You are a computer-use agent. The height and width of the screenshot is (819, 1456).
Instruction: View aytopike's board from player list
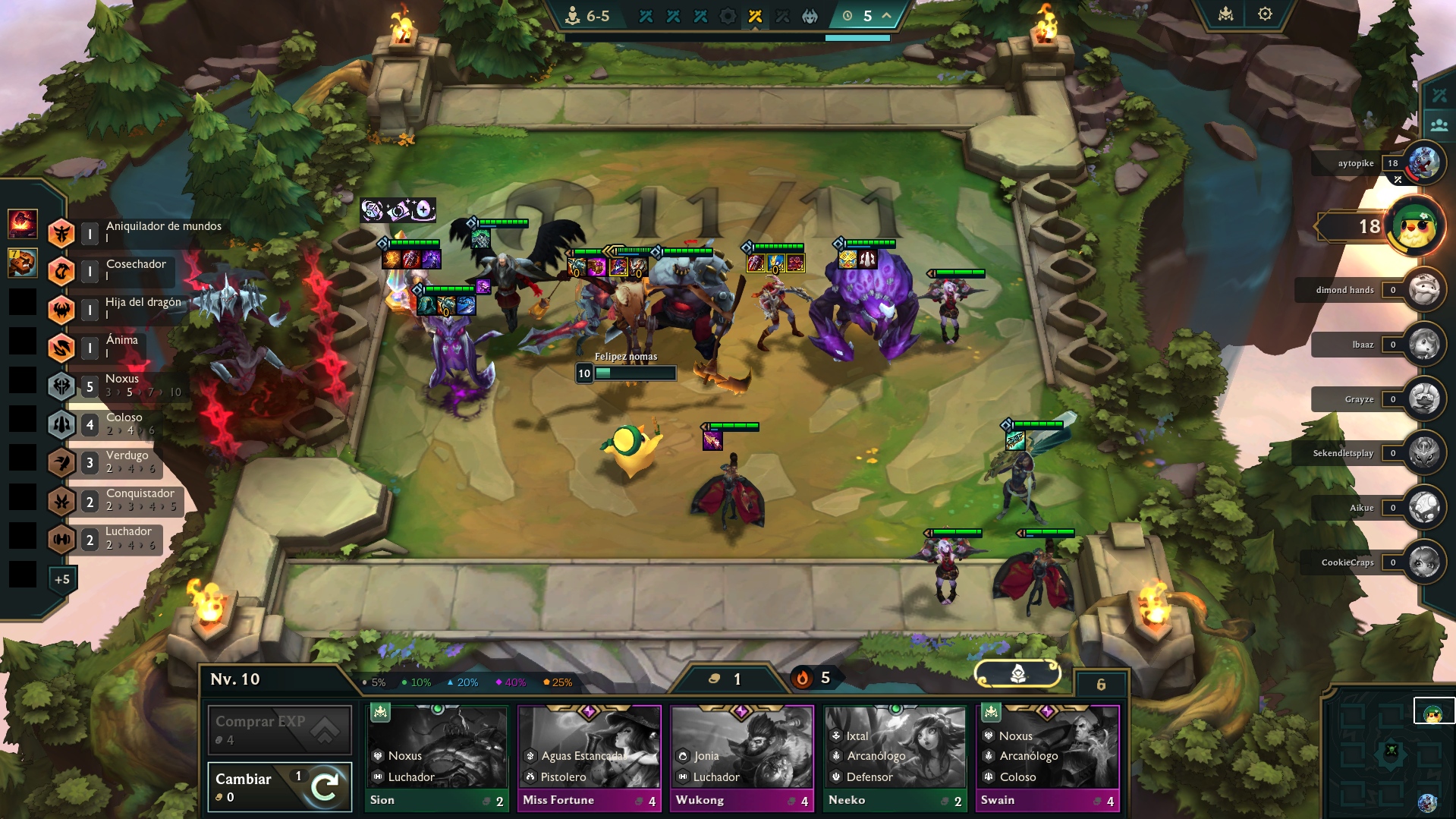tap(1424, 163)
